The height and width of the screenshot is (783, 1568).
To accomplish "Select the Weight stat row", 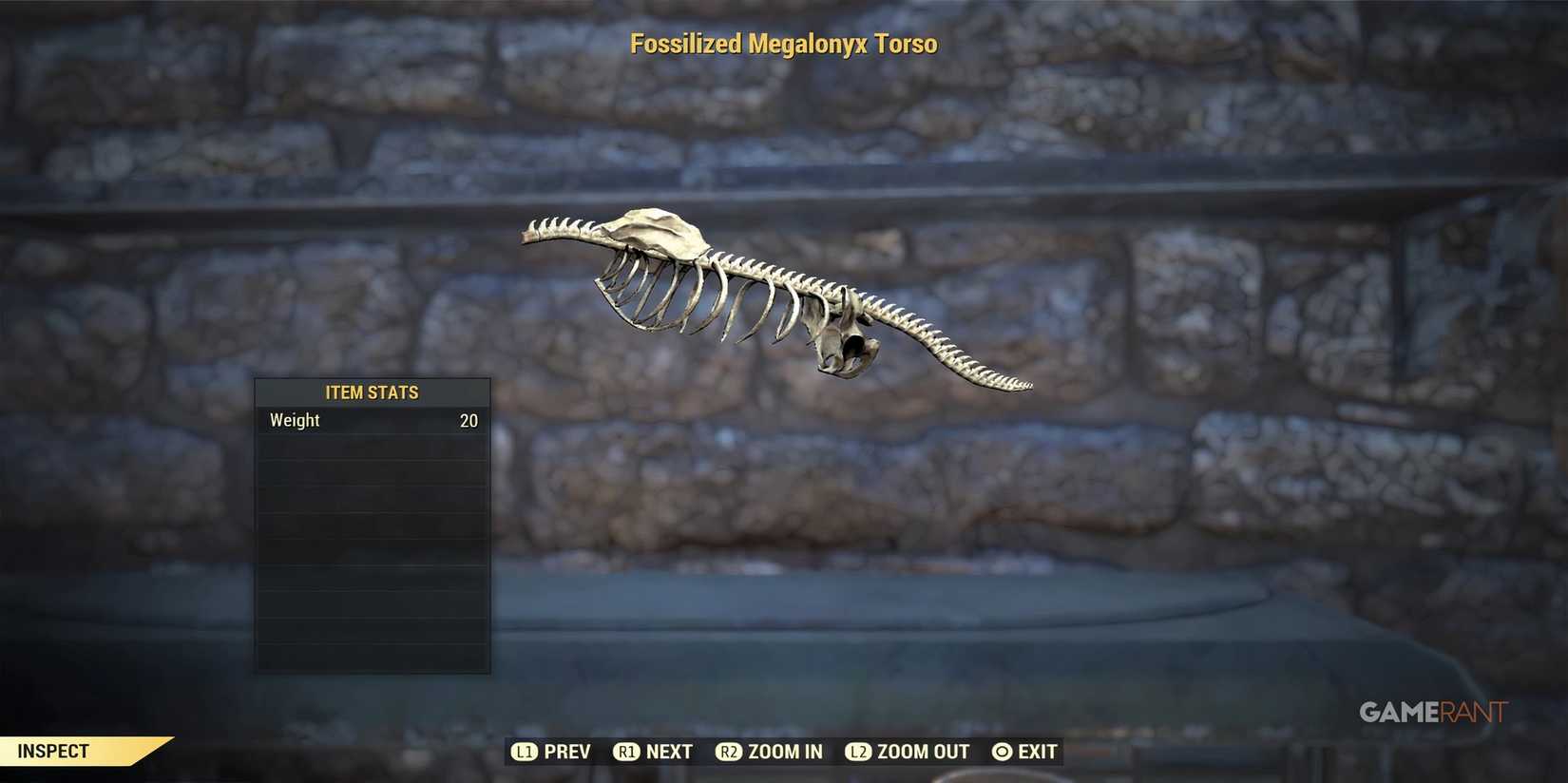I will pyautogui.click(x=372, y=420).
